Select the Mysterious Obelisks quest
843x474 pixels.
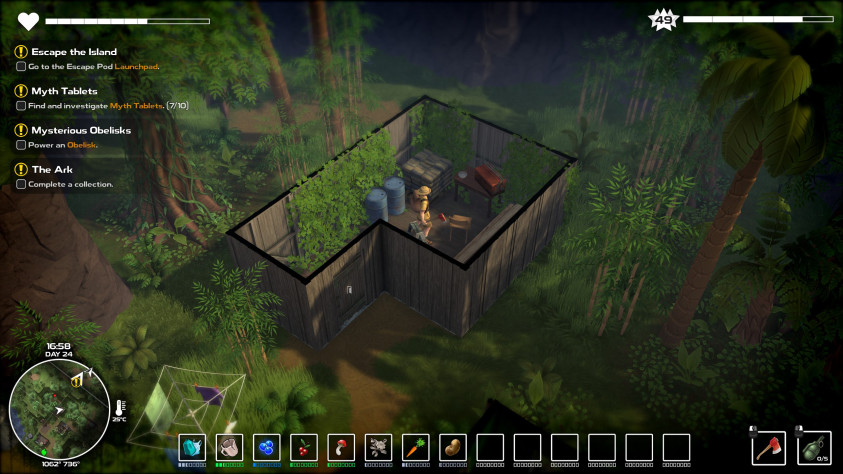coord(80,130)
